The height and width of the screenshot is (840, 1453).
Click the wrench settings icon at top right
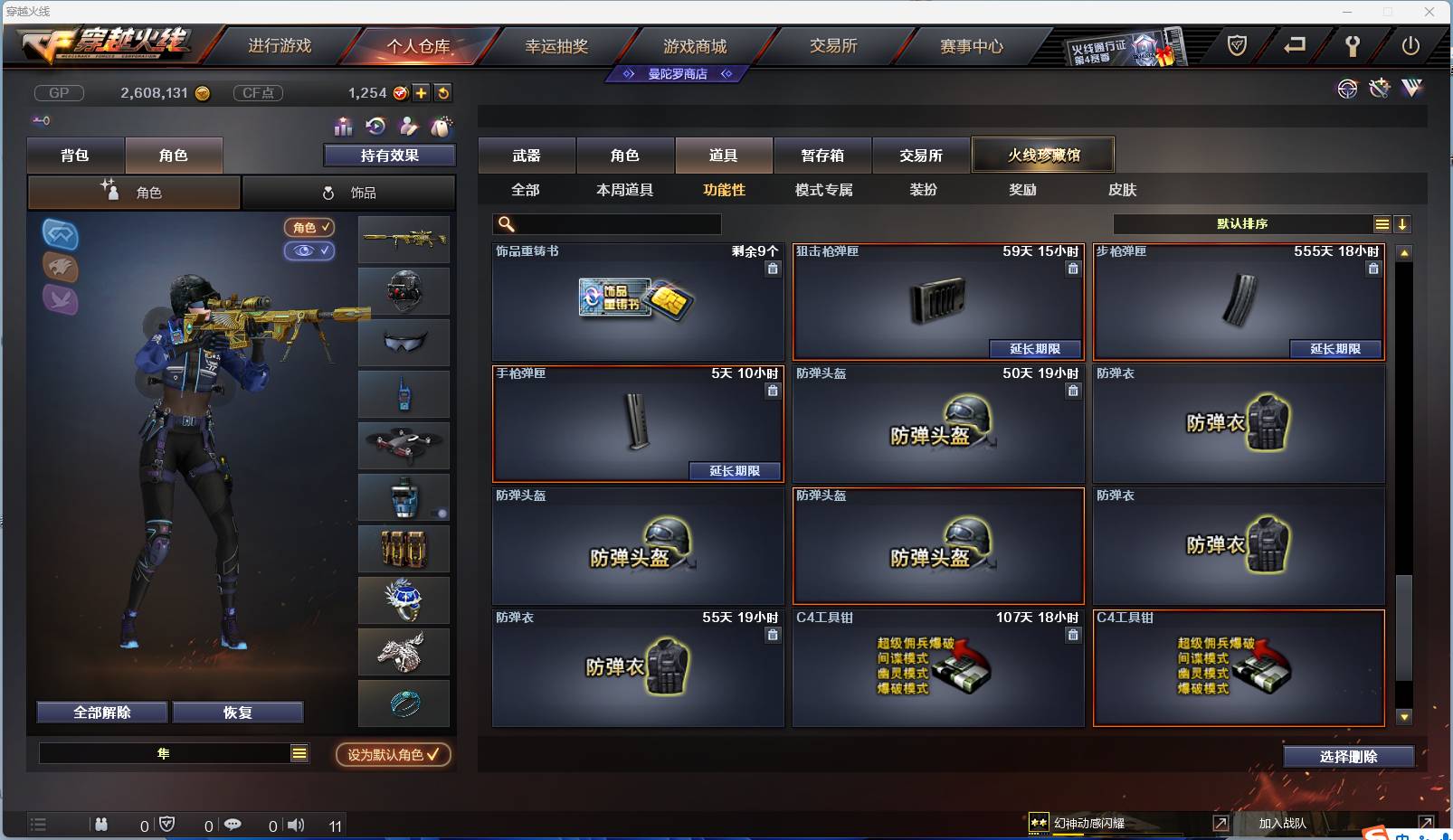tap(1353, 45)
